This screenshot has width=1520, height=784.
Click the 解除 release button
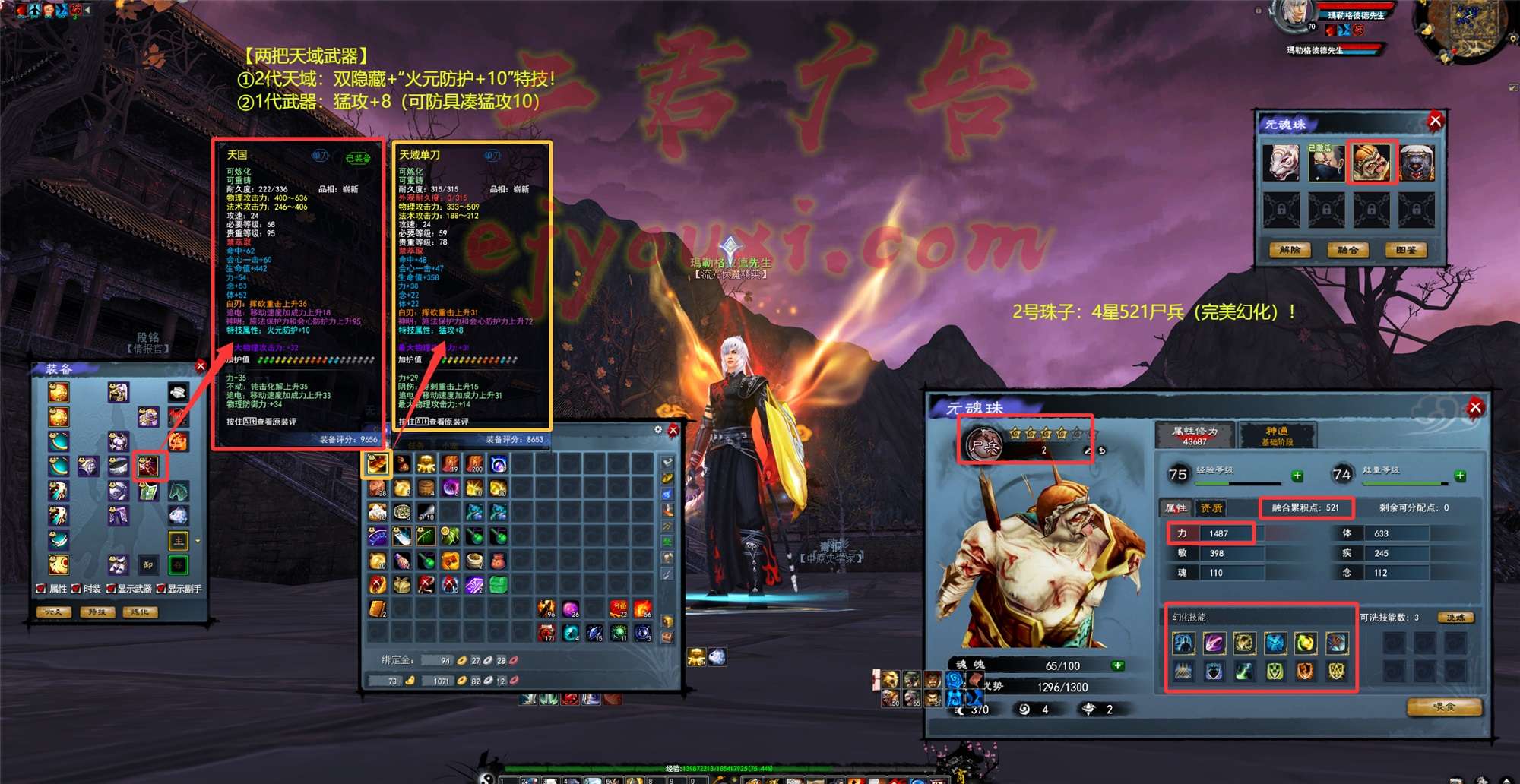click(x=1290, y=250)
